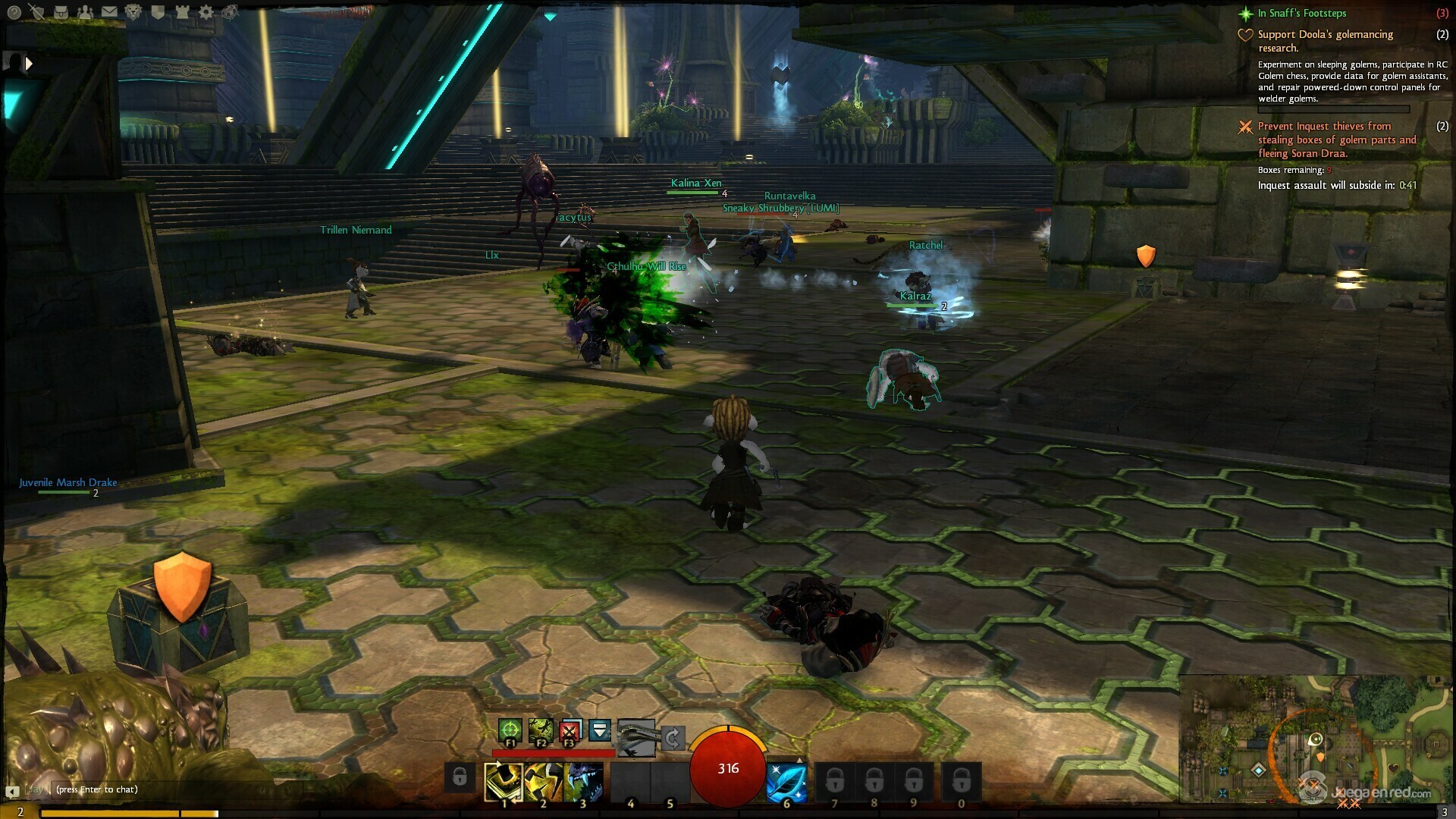Open the game options gear icon

tap(206, 11)
